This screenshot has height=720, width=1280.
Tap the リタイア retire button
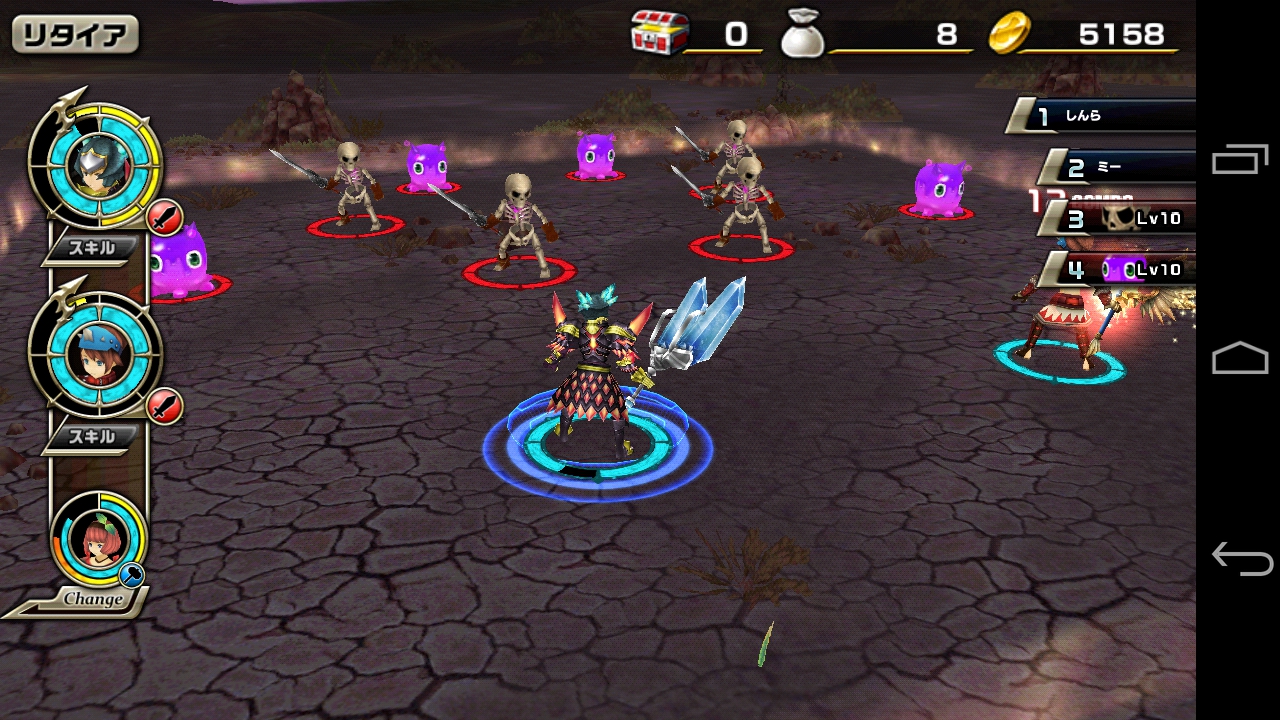(75, 35)
